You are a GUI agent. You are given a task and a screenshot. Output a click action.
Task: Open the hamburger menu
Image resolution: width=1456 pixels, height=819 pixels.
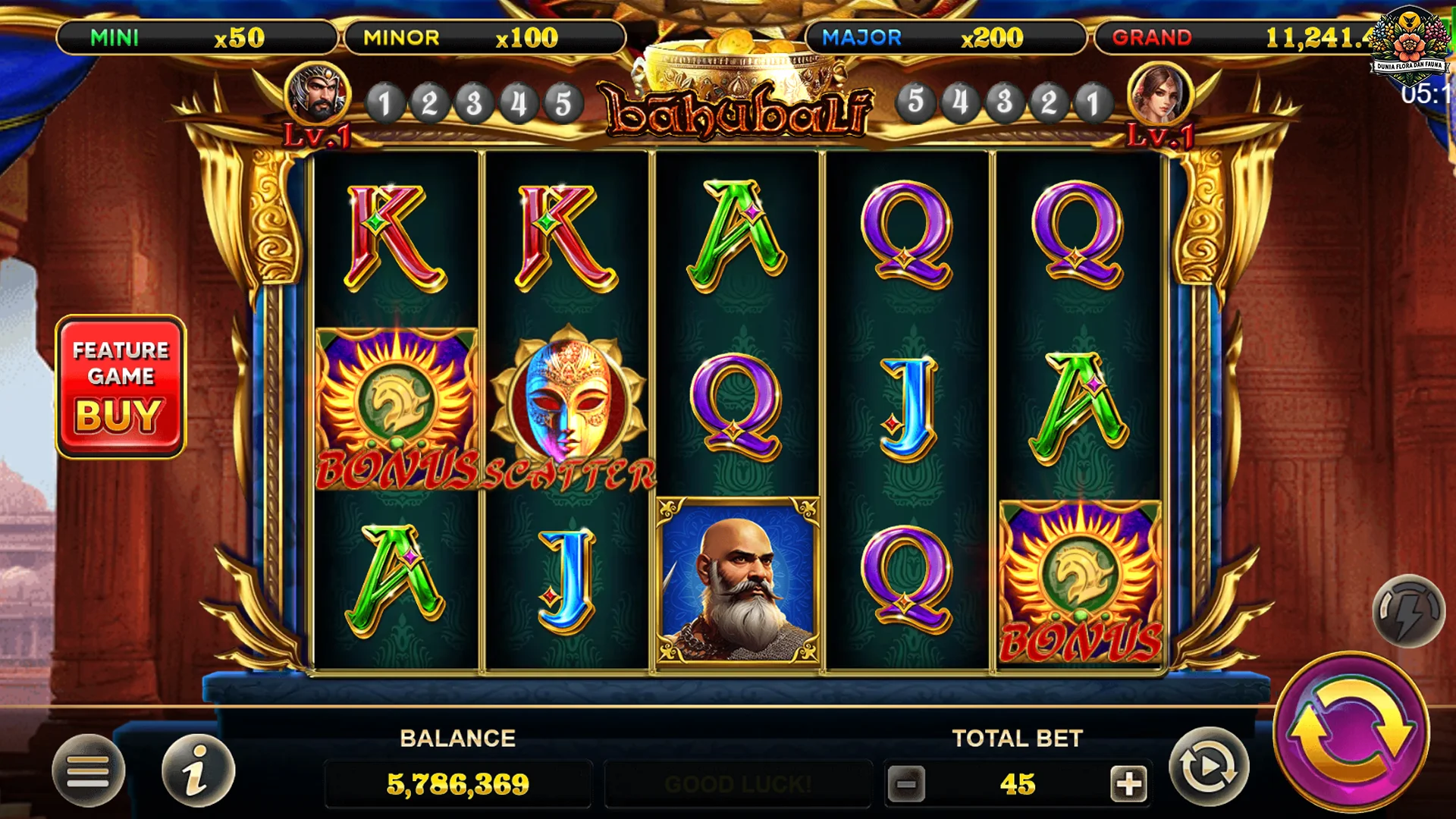[x=88, y=770]
